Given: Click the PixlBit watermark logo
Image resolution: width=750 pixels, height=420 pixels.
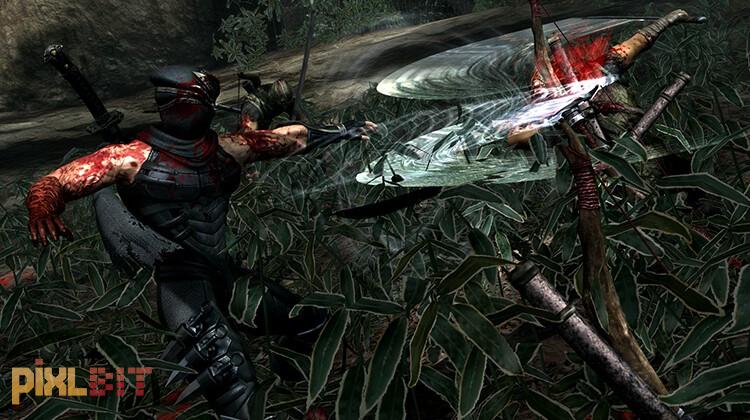Looking at the screenshot, I should 81,382.
